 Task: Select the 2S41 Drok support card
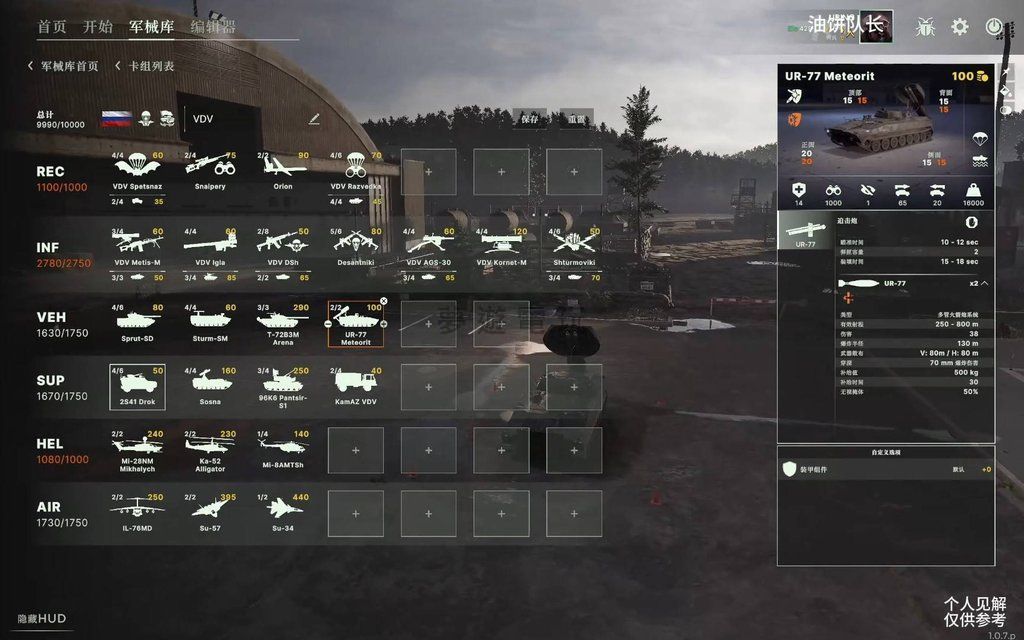click(x=137, y=386)
